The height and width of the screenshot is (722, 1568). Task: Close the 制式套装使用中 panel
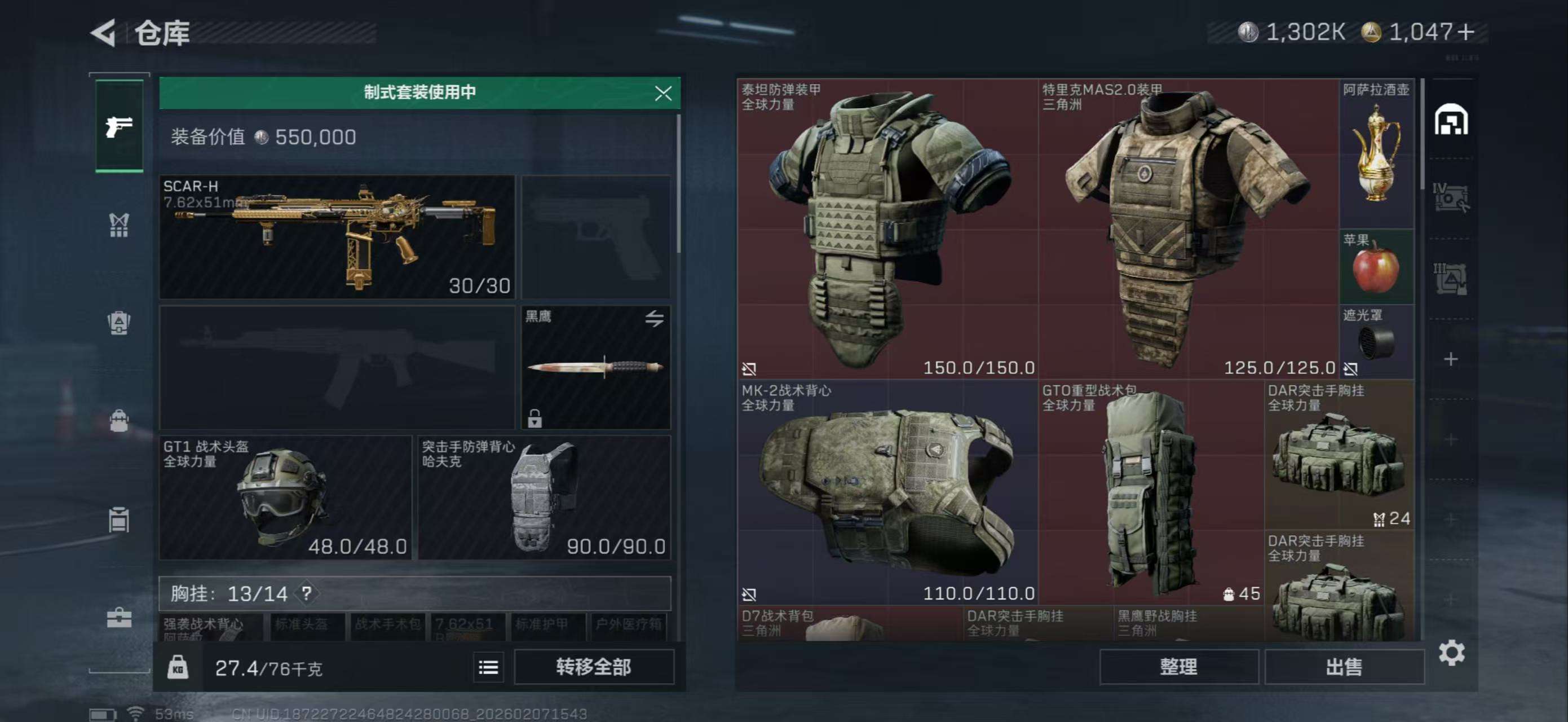coord(663,93)
